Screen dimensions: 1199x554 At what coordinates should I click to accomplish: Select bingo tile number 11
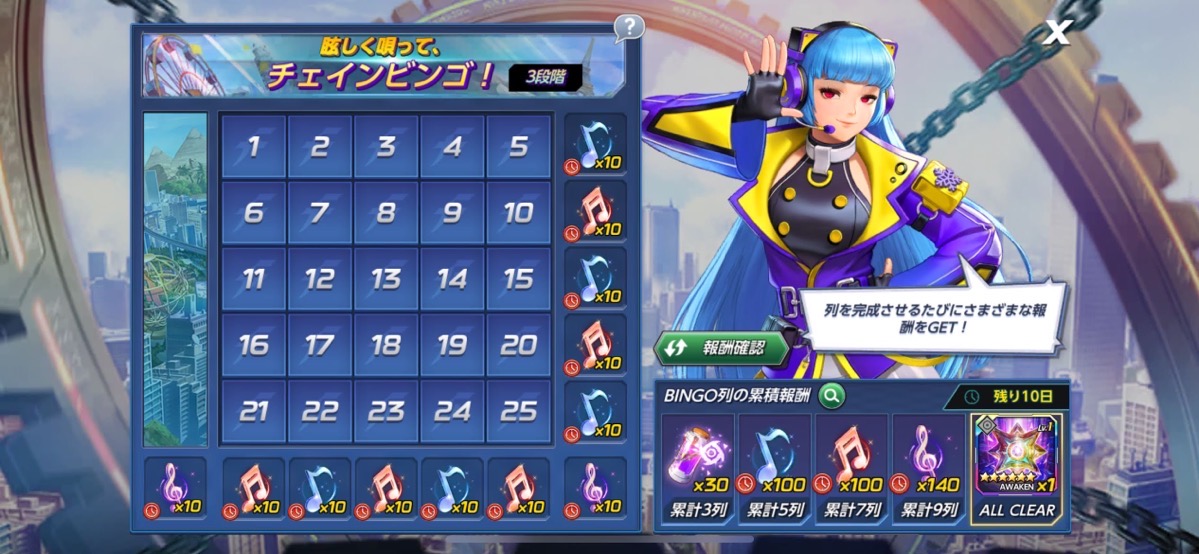(x=253, y=279)
